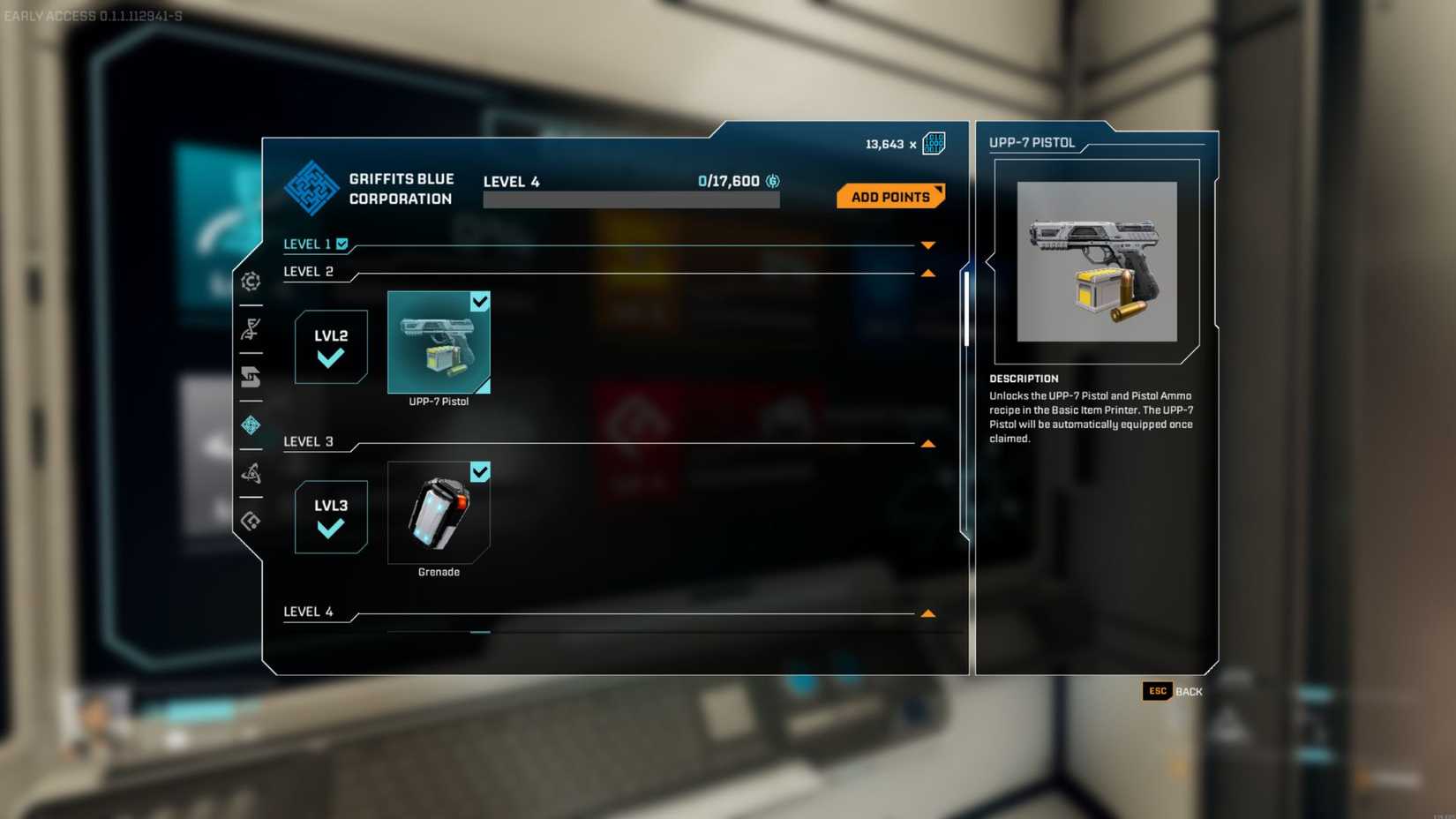This screenshot has width=1456, height=819.
Task: Click the UPP-7 Pistol panel title
Action: (x=1032, y=142)
